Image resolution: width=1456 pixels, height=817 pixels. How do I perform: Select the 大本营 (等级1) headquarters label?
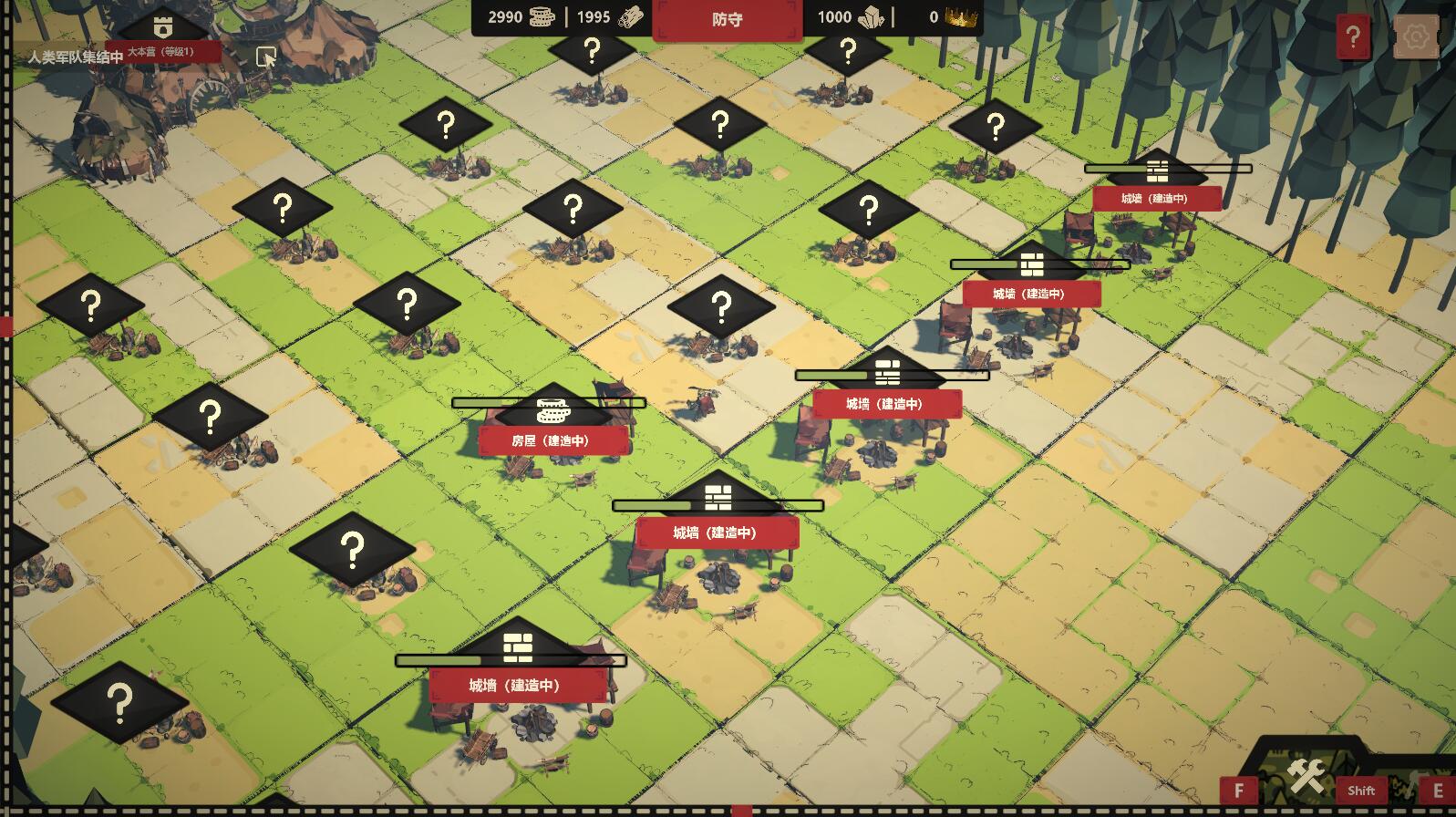[x=162, y=51]
